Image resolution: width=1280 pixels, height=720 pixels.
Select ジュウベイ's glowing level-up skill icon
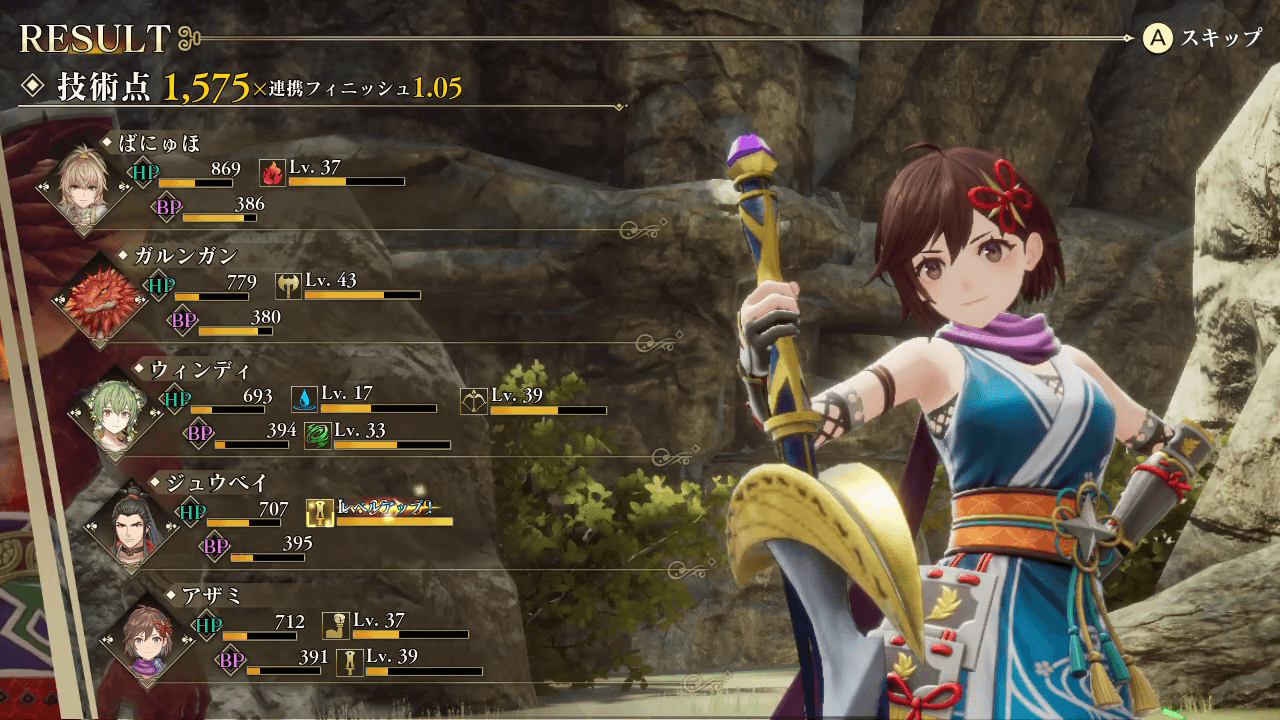coord(320,513)
